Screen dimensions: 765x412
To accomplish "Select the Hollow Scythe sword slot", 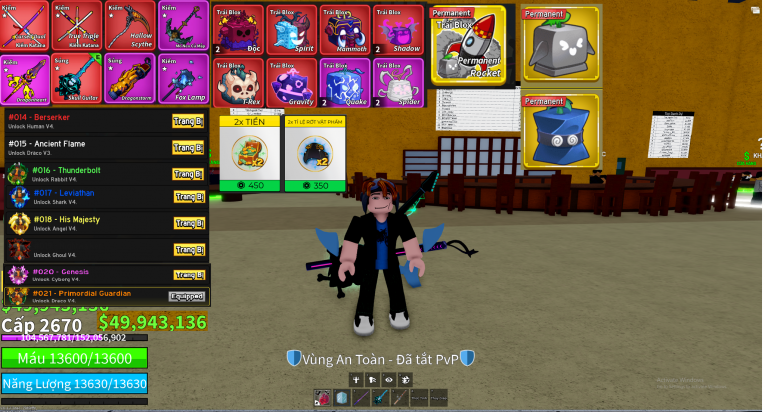I will [x=129, y=26].
